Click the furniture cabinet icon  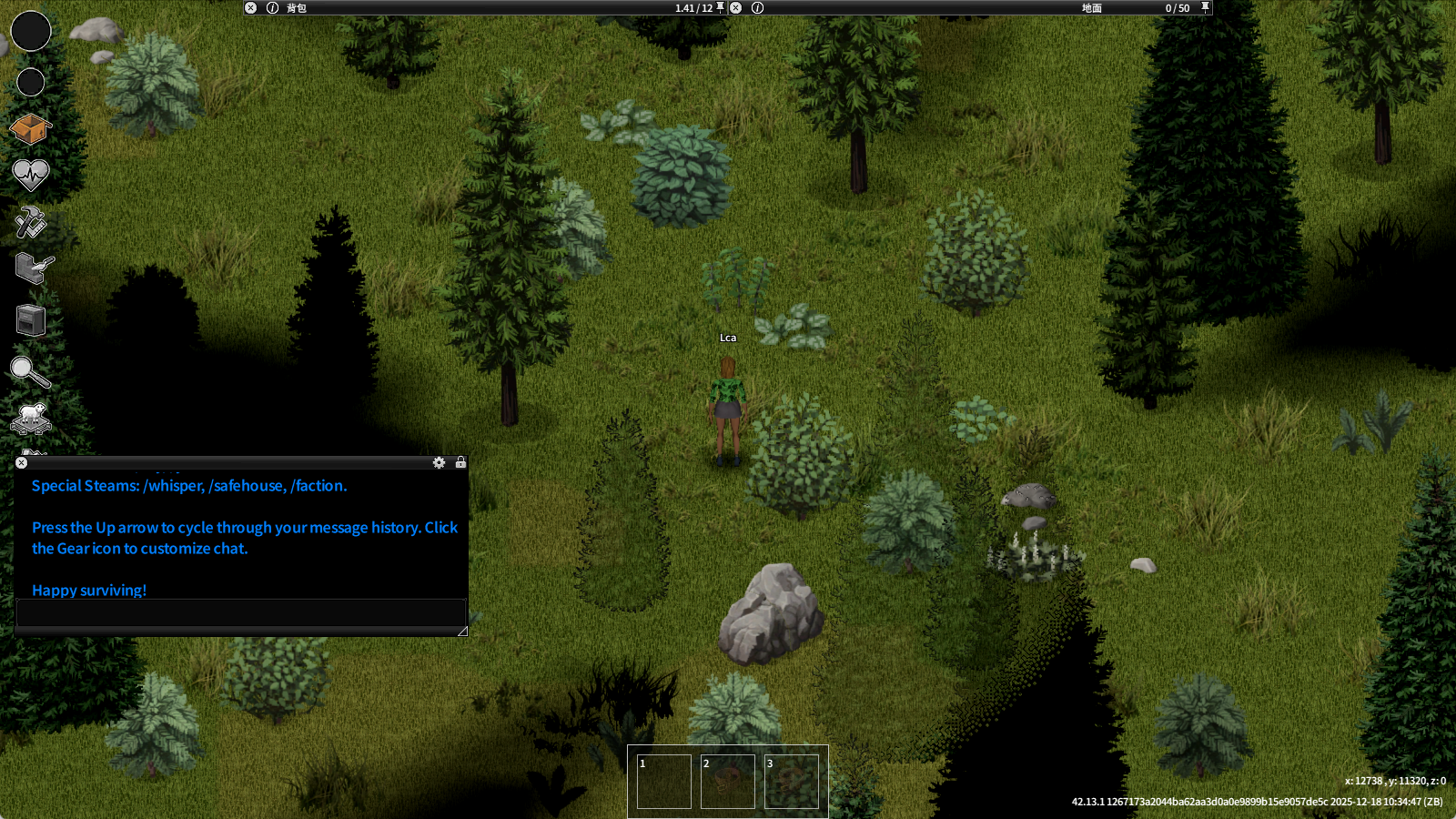(x=31, y=320)
